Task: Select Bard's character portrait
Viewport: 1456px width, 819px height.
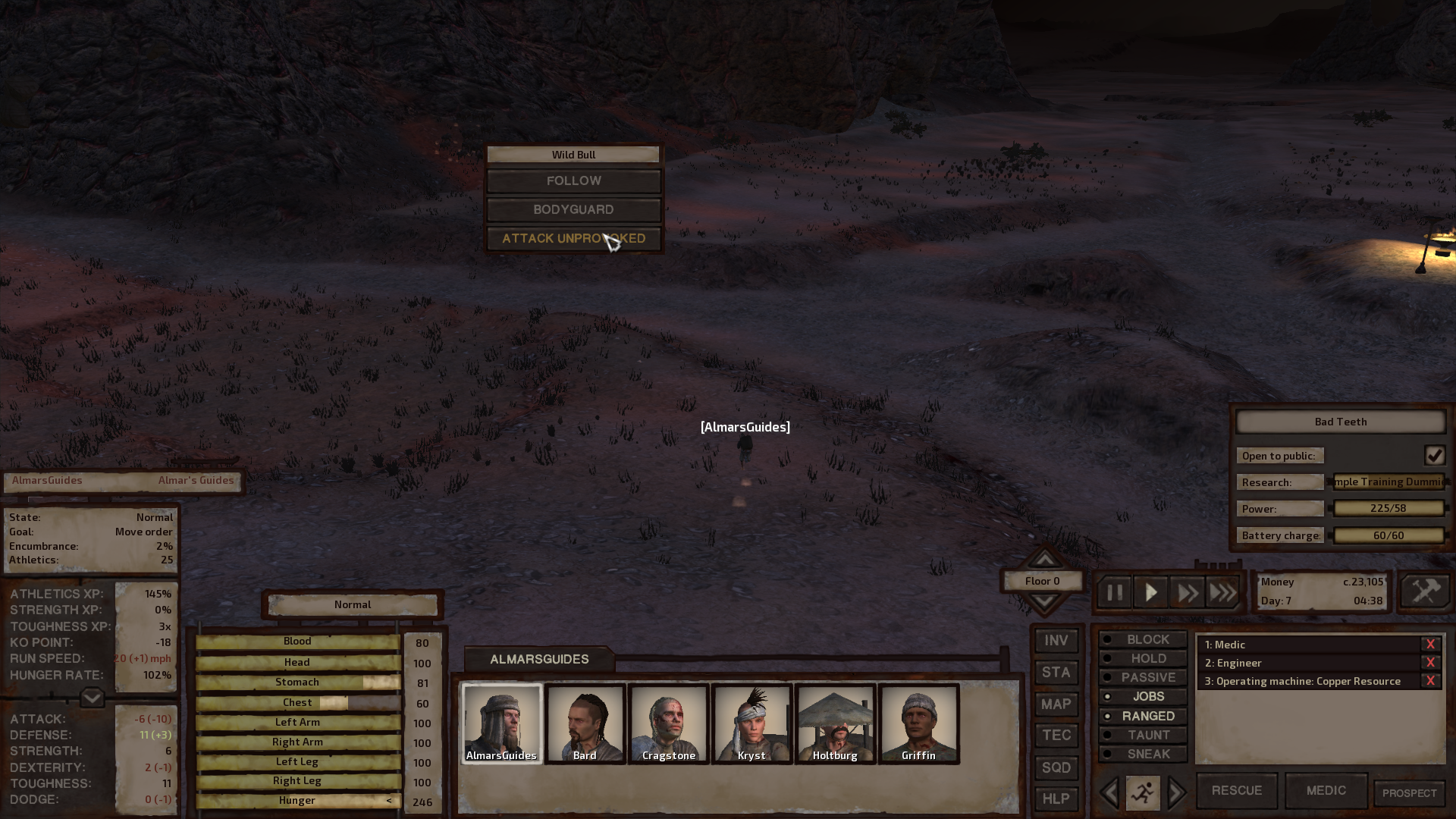Action: [585, 723]
